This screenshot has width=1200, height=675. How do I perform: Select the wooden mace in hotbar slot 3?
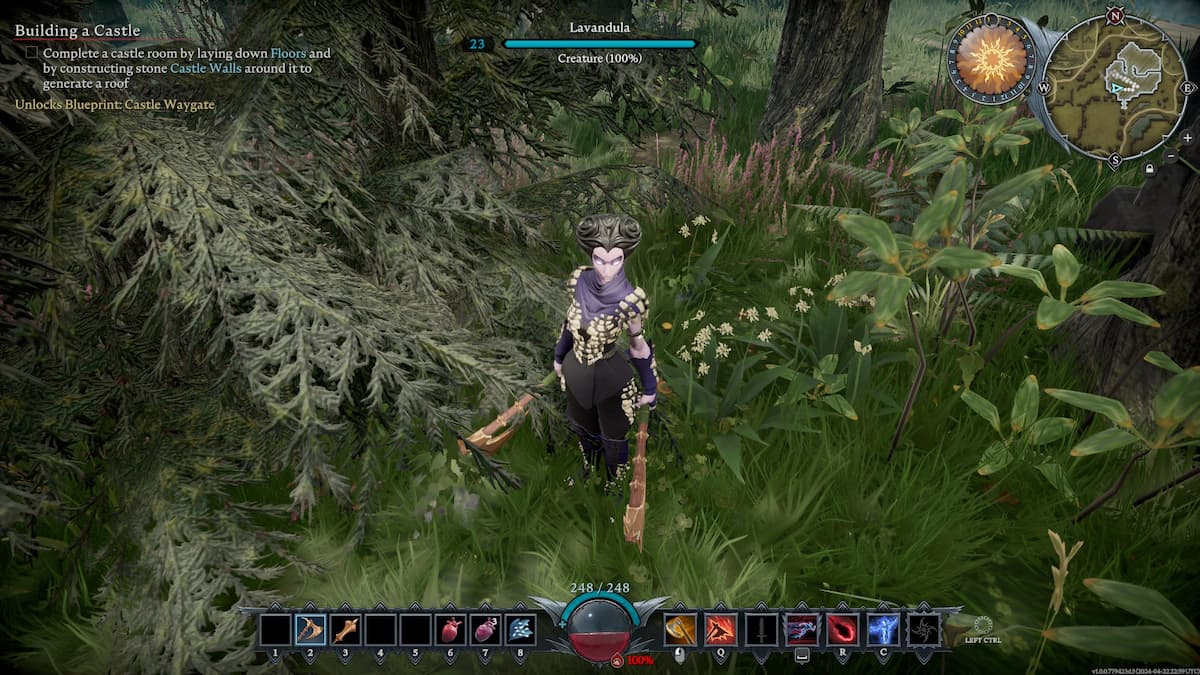point(345,629)
